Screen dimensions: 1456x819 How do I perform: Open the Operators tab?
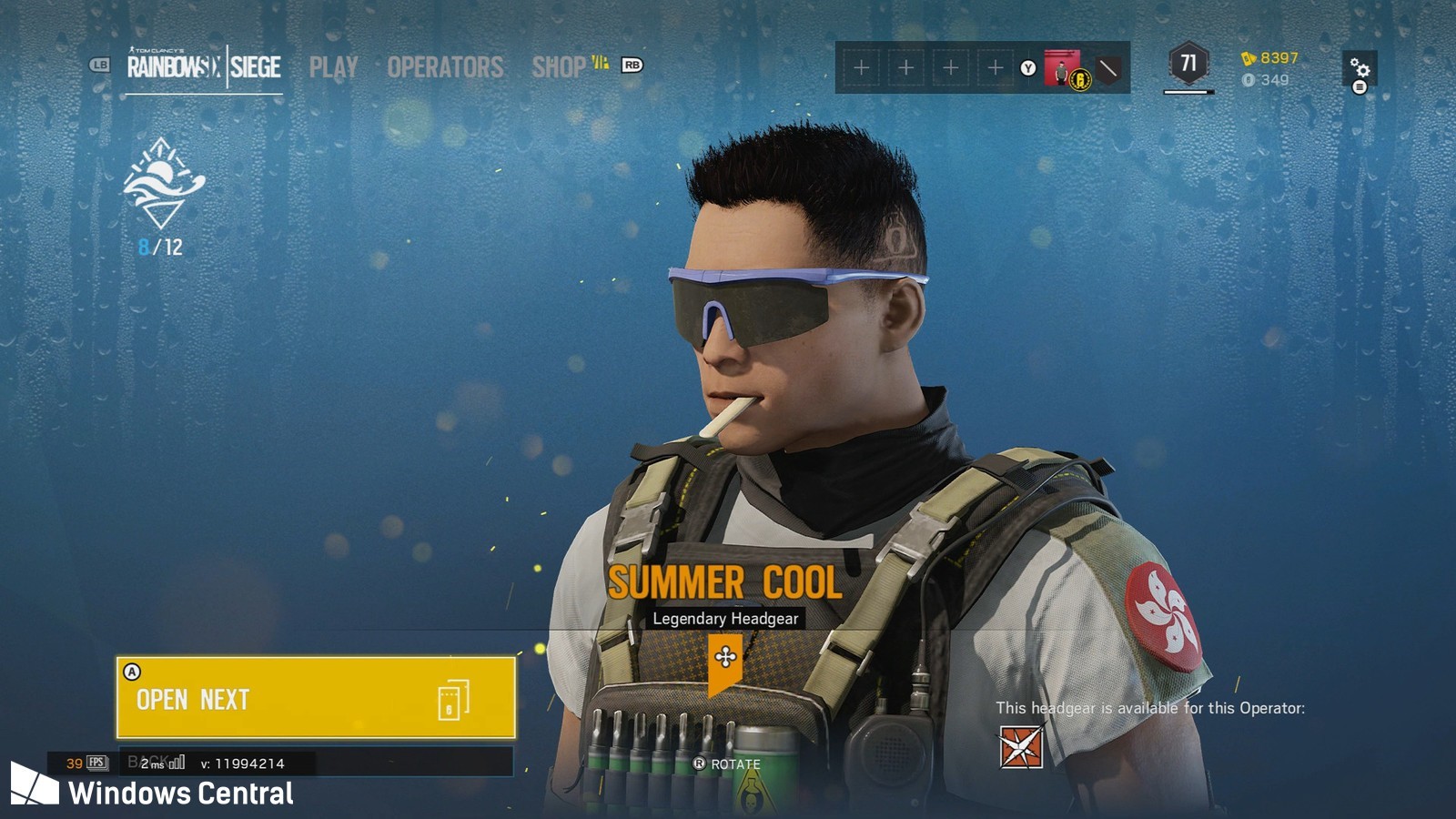445,67
